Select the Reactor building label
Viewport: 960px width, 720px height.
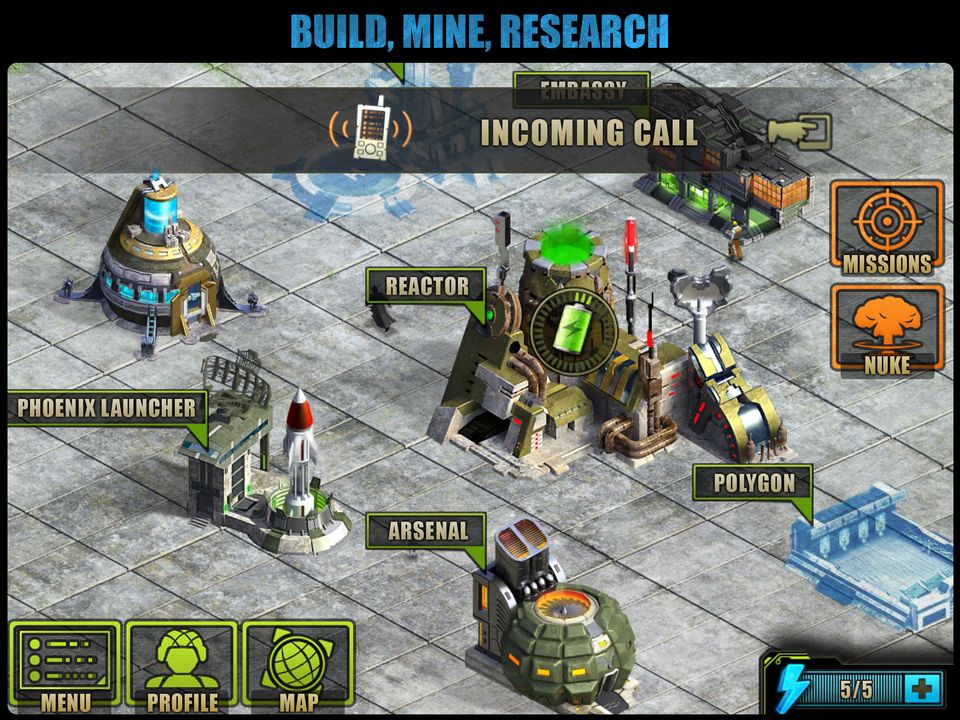pyautogui.click(x=427, y=287)
